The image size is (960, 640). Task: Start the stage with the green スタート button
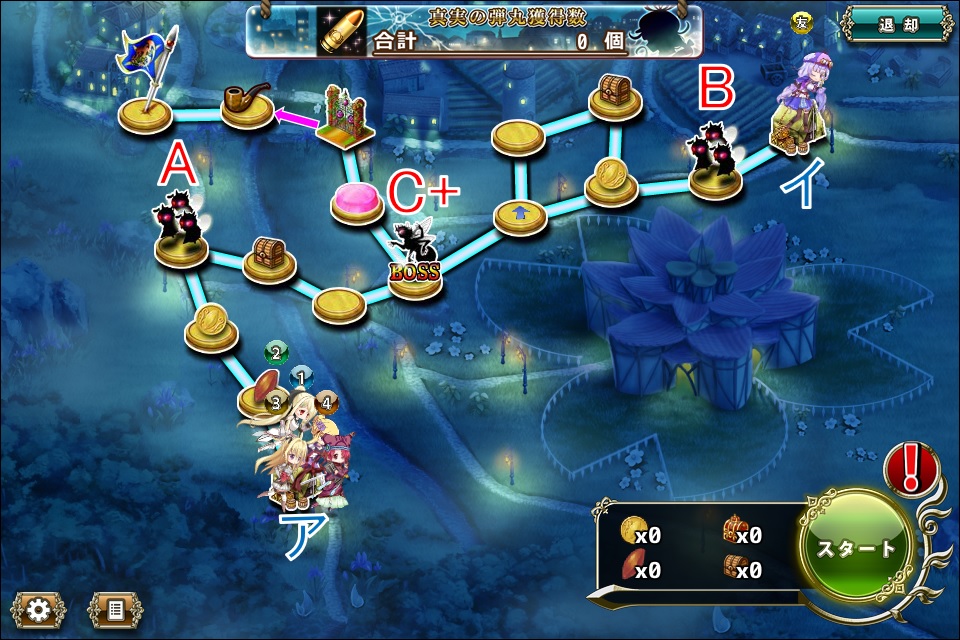pos(858,548)
